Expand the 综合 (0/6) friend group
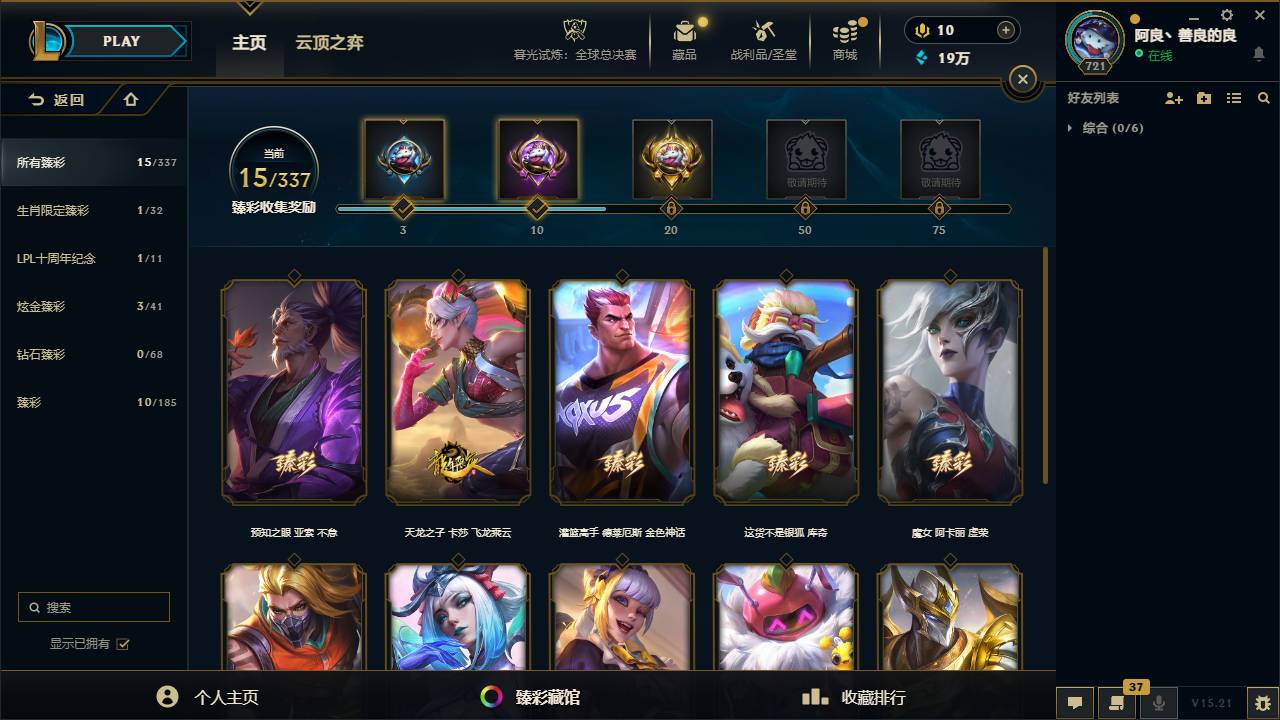 1072,128
